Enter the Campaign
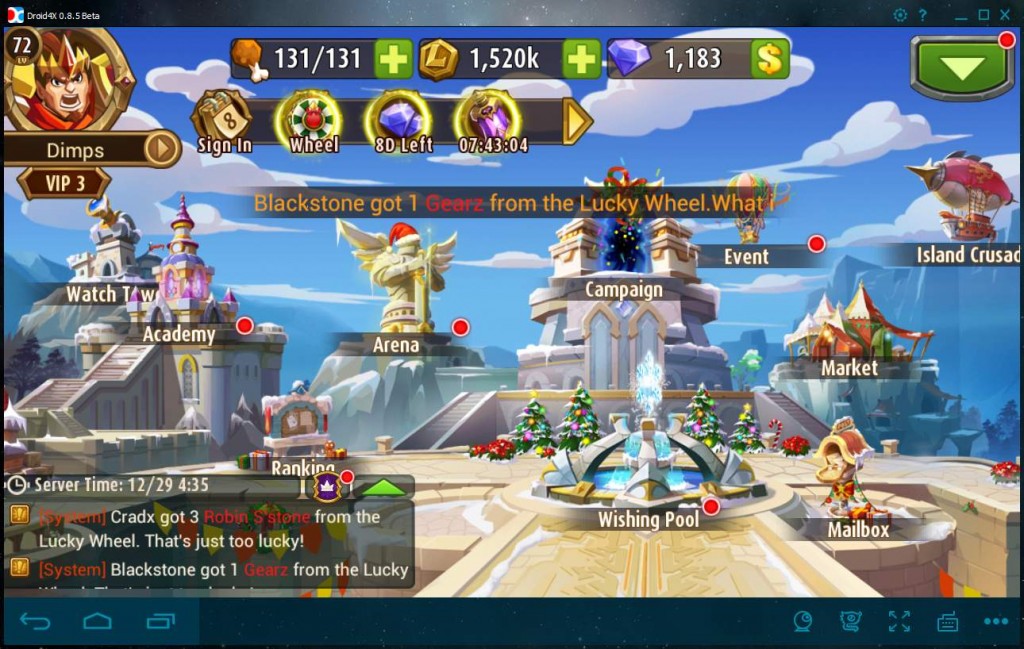Image resolution: width=1024 pixels, height=649 pixels. 623,290
